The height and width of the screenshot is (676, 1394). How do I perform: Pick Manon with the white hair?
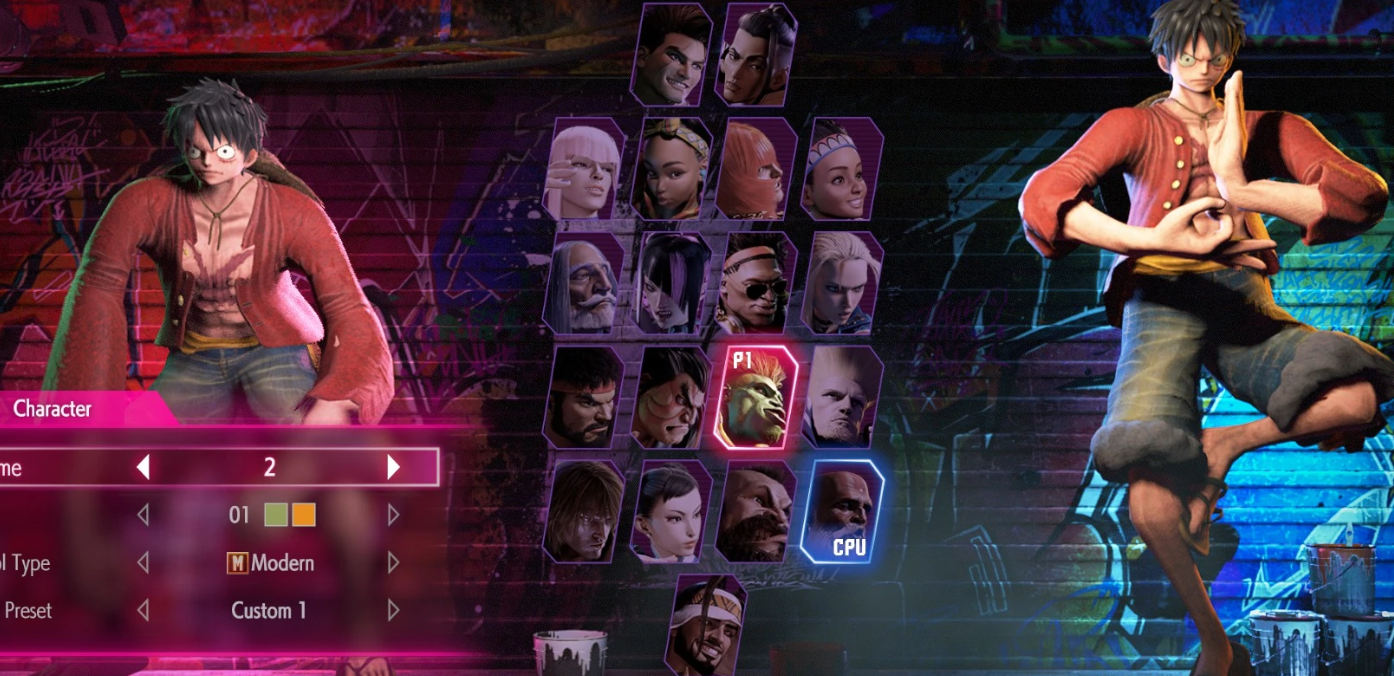pyautogui.click(x=584, y=170)
